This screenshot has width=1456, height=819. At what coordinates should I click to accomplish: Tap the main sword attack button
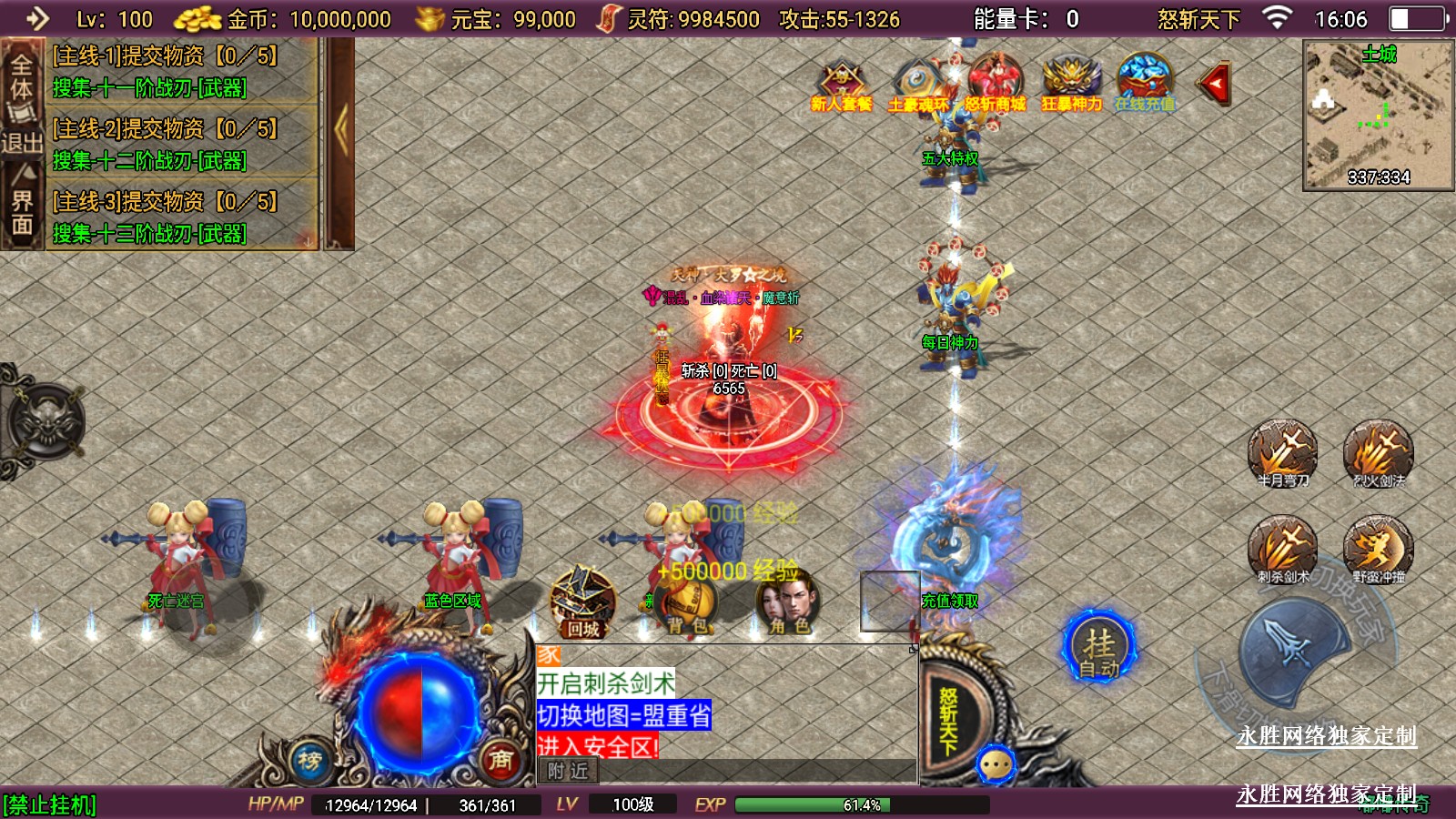point(1292,648)
